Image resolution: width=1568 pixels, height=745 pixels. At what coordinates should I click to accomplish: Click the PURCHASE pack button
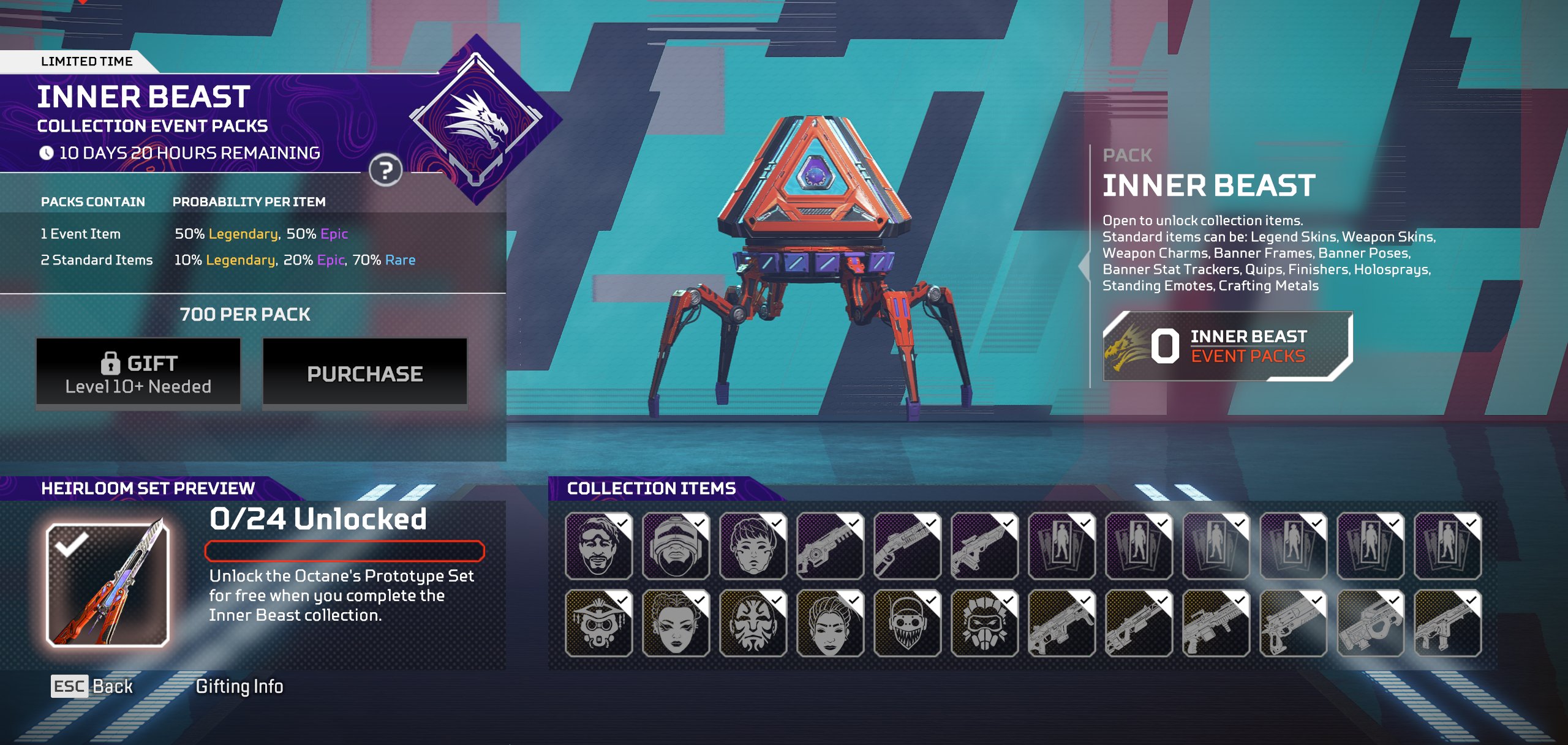[364, 373]
